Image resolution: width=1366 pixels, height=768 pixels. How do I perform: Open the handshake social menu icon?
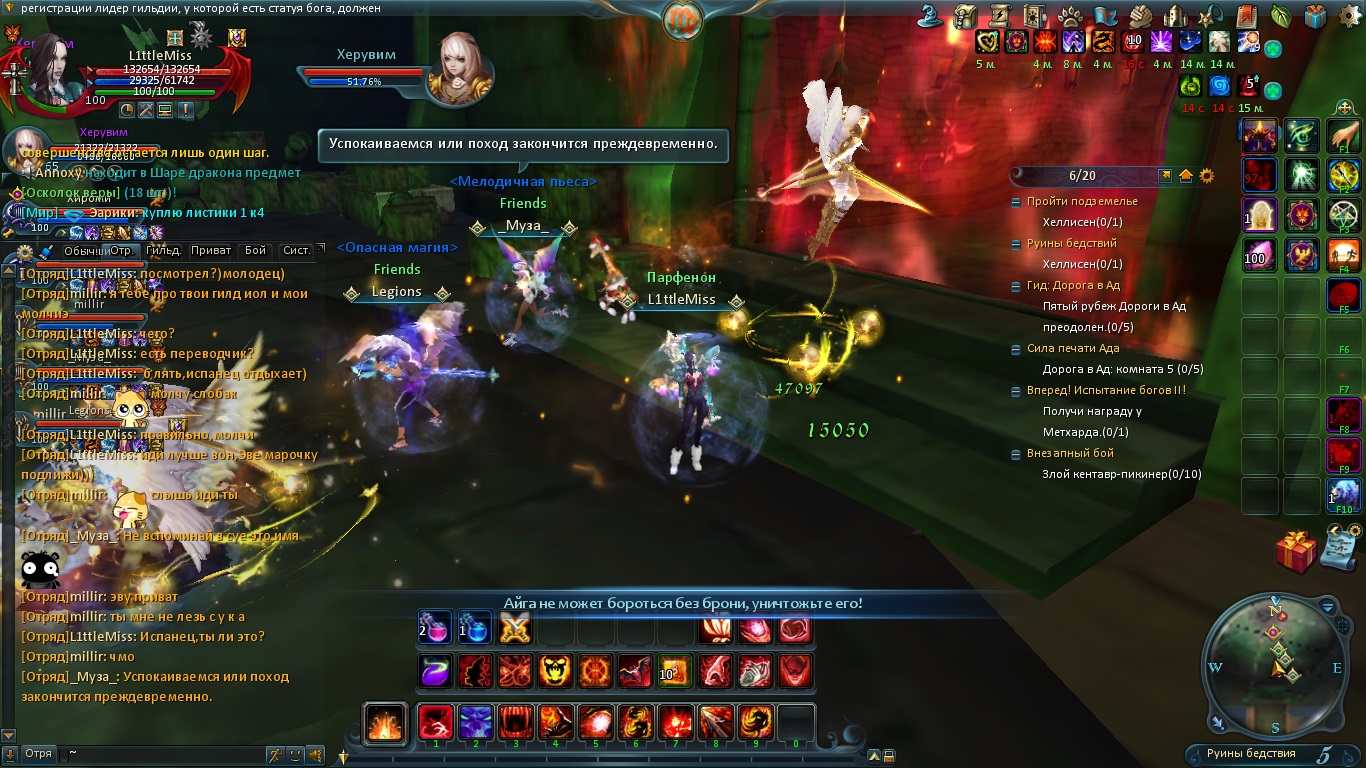(x=1141, y=16)
